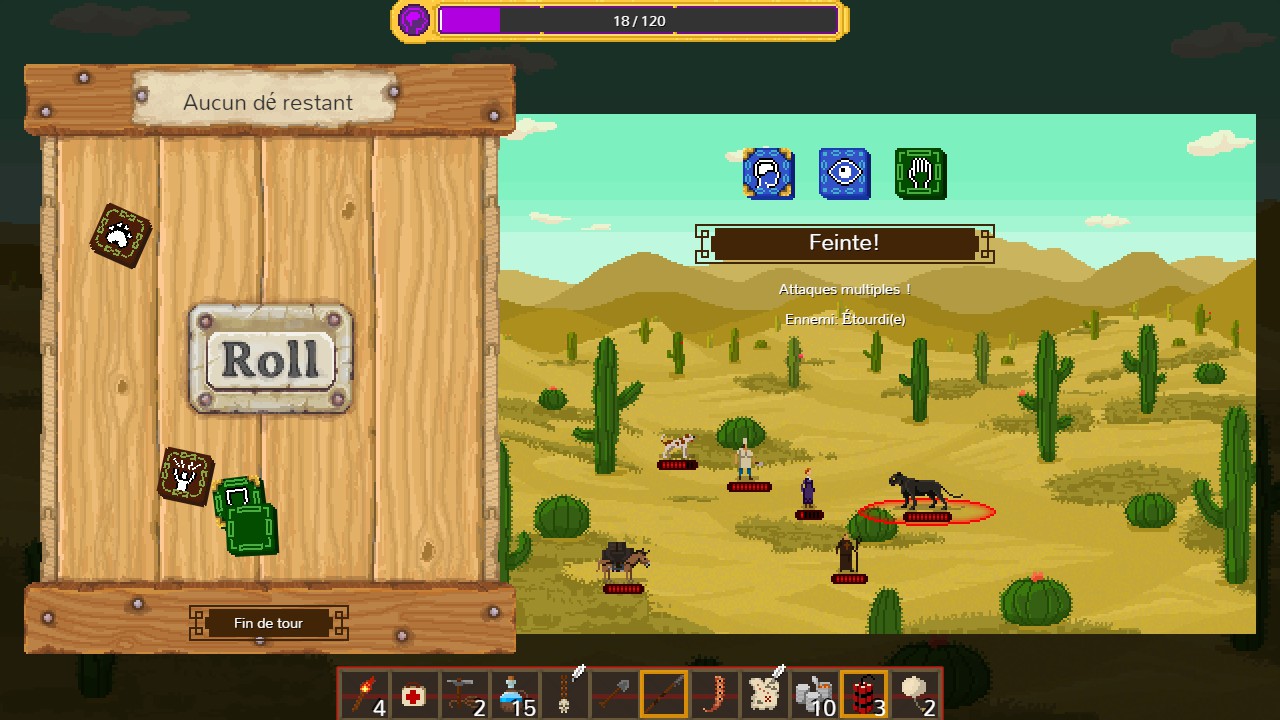Pick the green hand die above Feinte
The image size is (1280, 720).
[x=920, y=174]
